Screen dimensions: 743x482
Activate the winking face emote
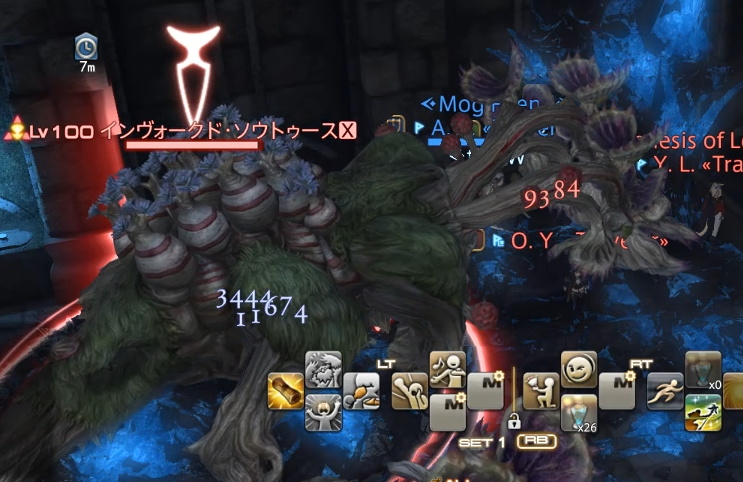coord(579,370)
